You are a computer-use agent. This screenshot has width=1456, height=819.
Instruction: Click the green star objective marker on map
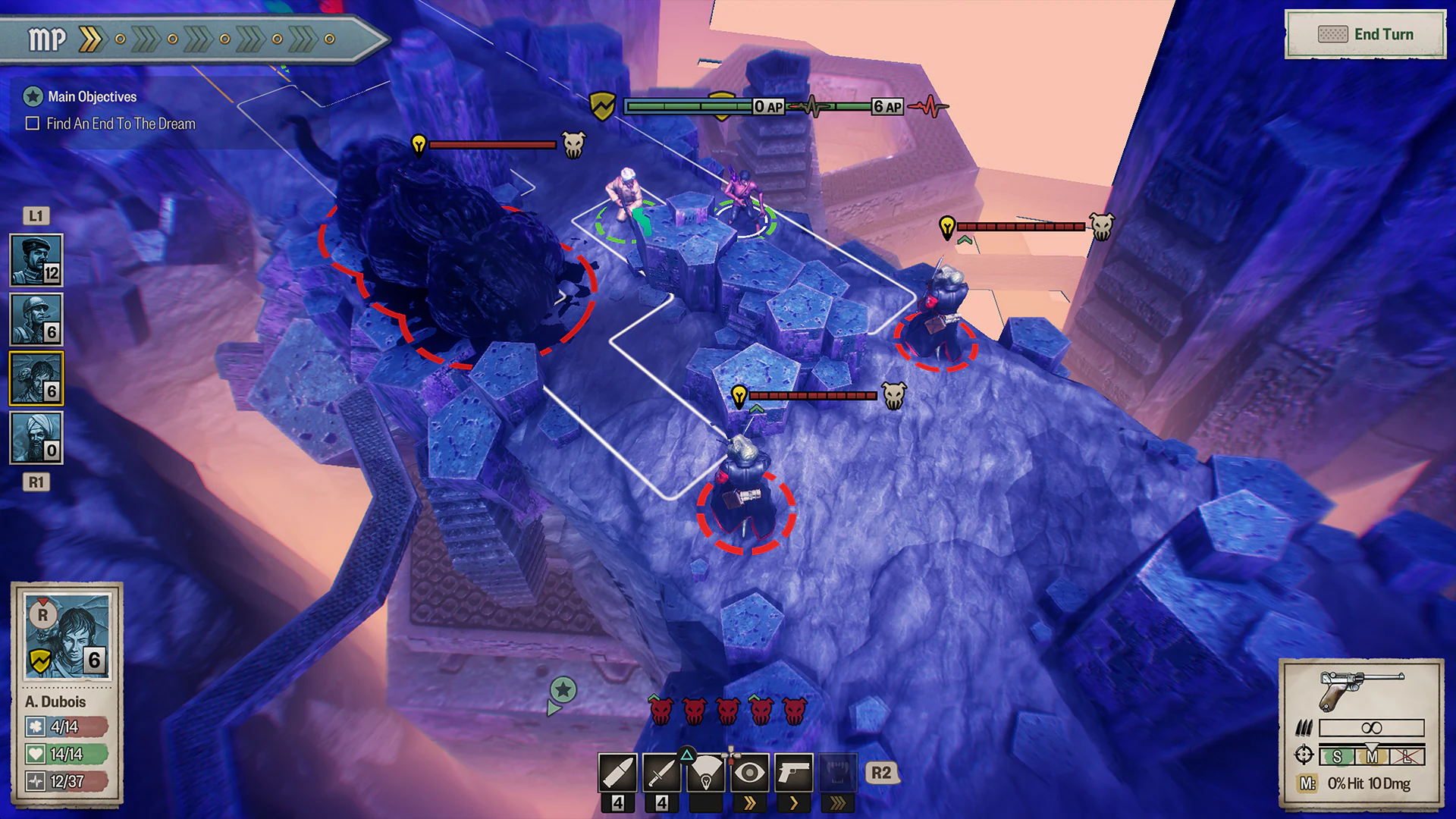563,691
